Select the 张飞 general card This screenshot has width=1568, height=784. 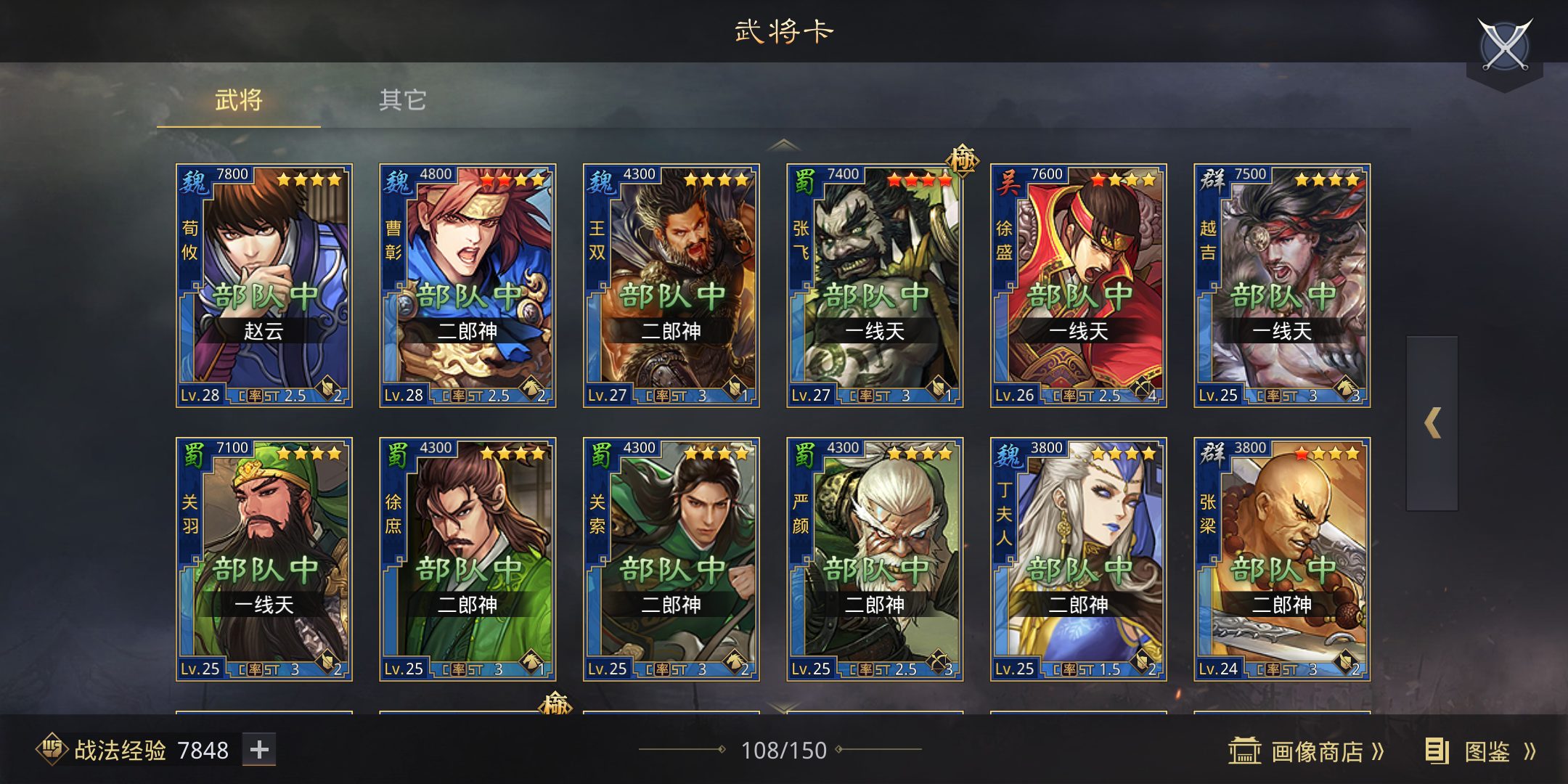(875, 285)
